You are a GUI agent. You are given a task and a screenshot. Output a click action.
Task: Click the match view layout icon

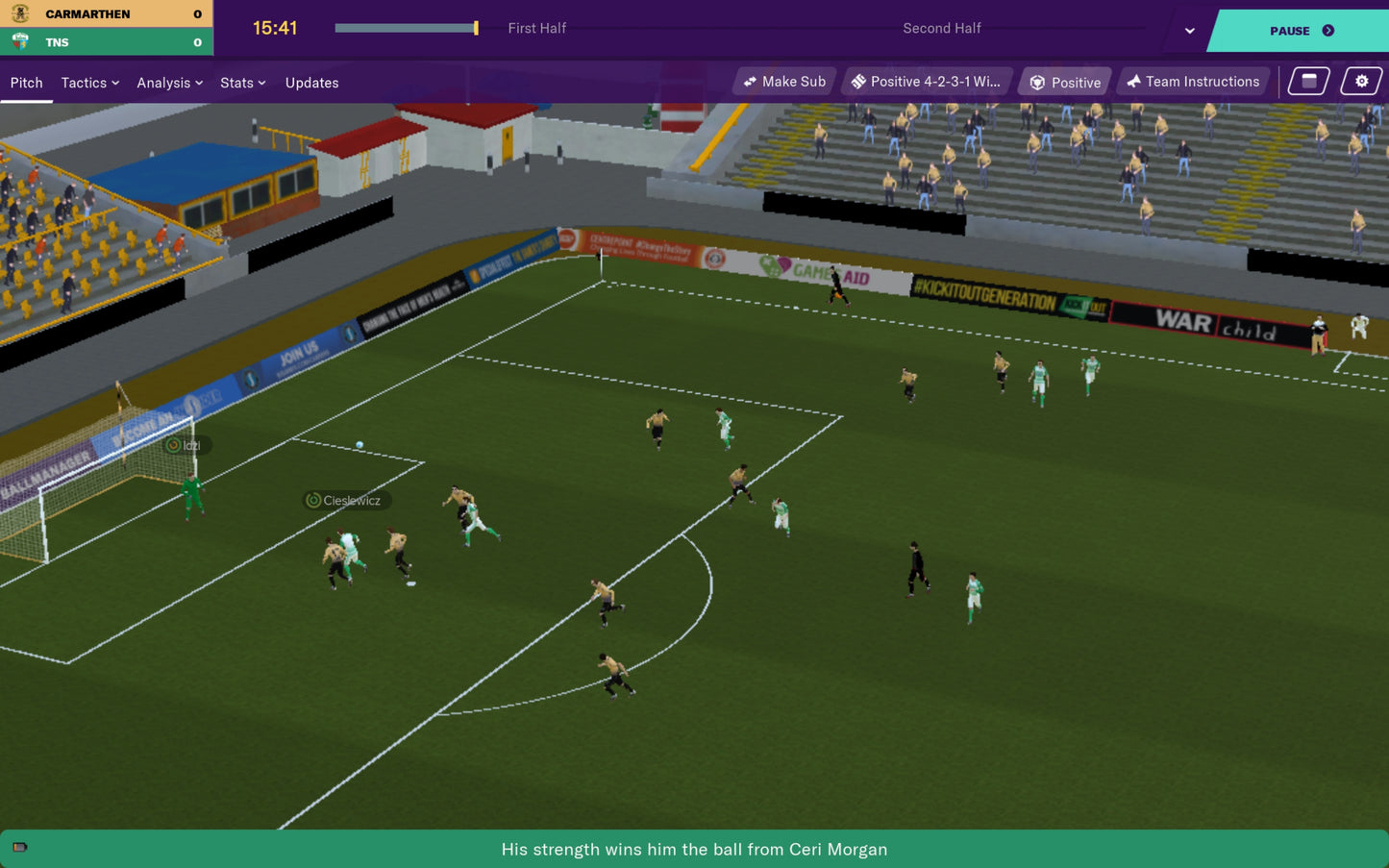pyautogui.click(x=1307, y=81)
